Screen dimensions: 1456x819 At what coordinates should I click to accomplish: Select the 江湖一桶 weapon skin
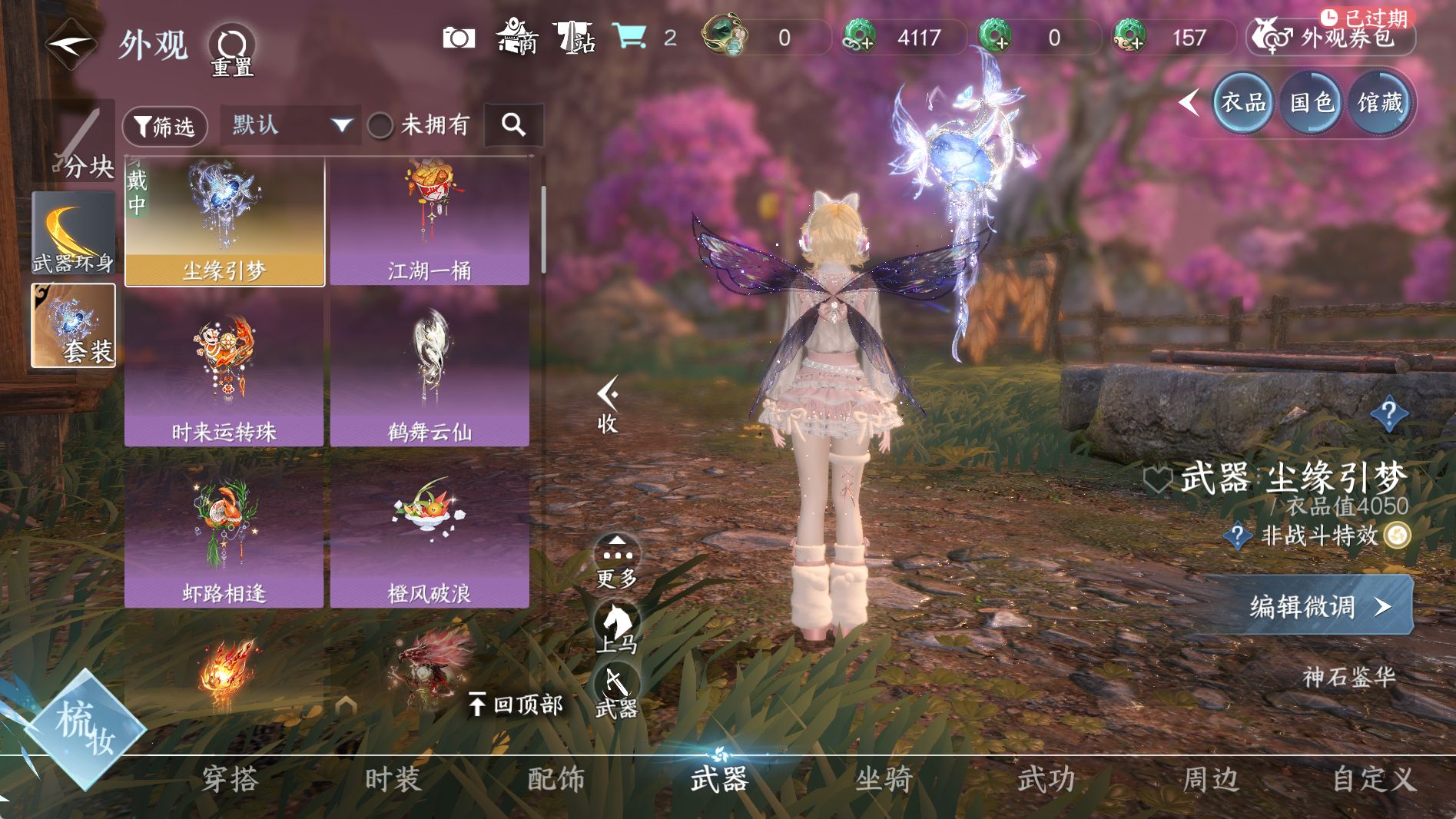[x=429, y=222]
